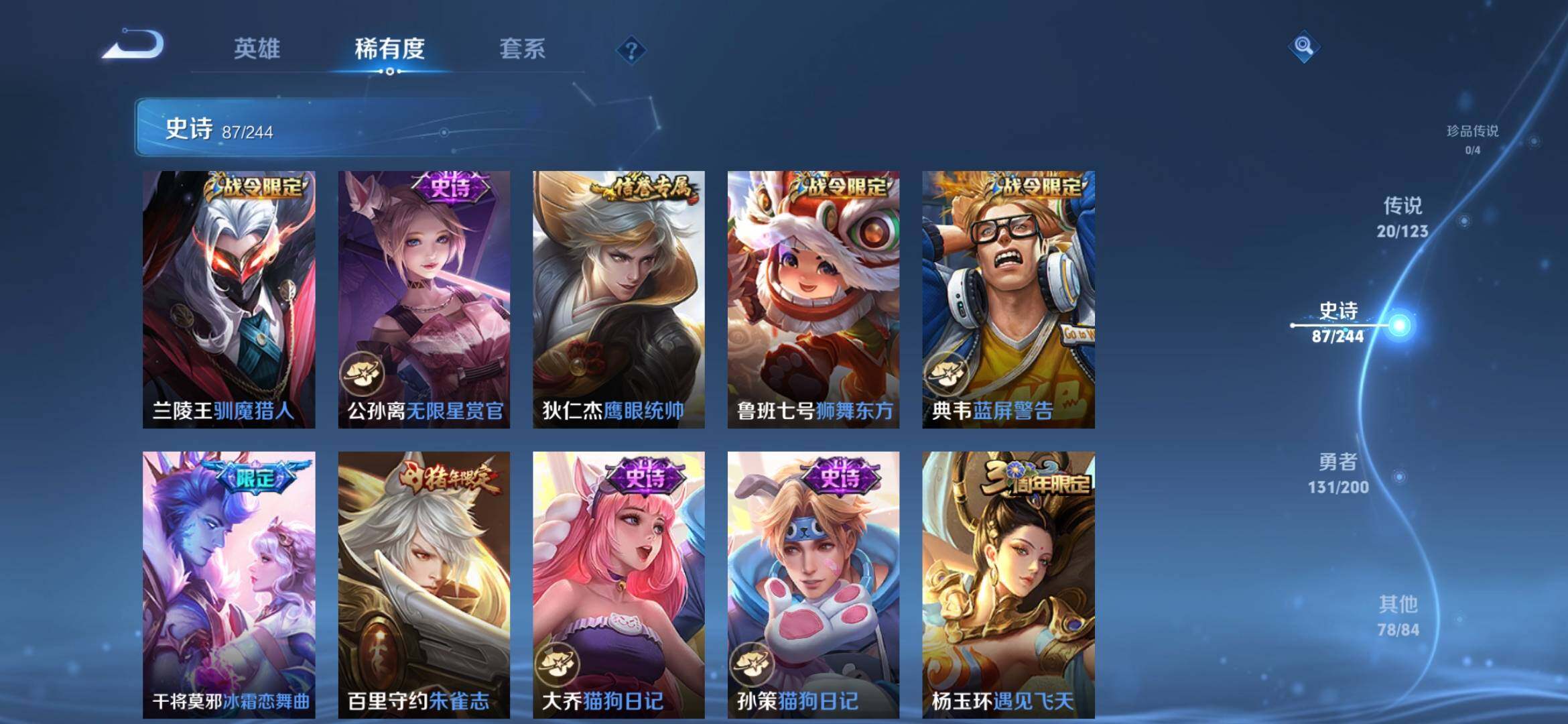1568x724 pixels.
Task: Select the 稀有度 tab
Action: pyautogui.click(x=389, y=49)
